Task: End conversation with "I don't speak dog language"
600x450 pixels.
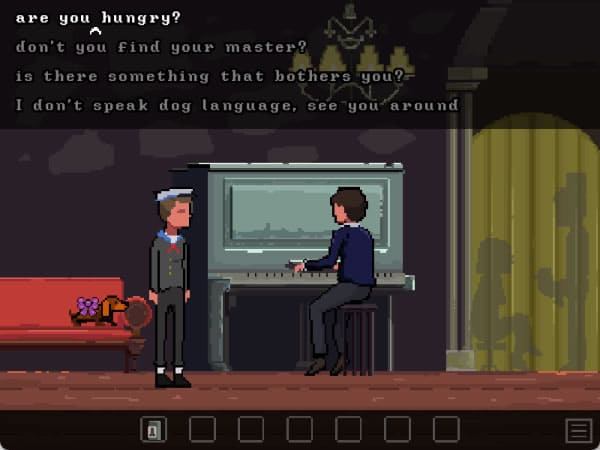Action: (x=236, y=105)
